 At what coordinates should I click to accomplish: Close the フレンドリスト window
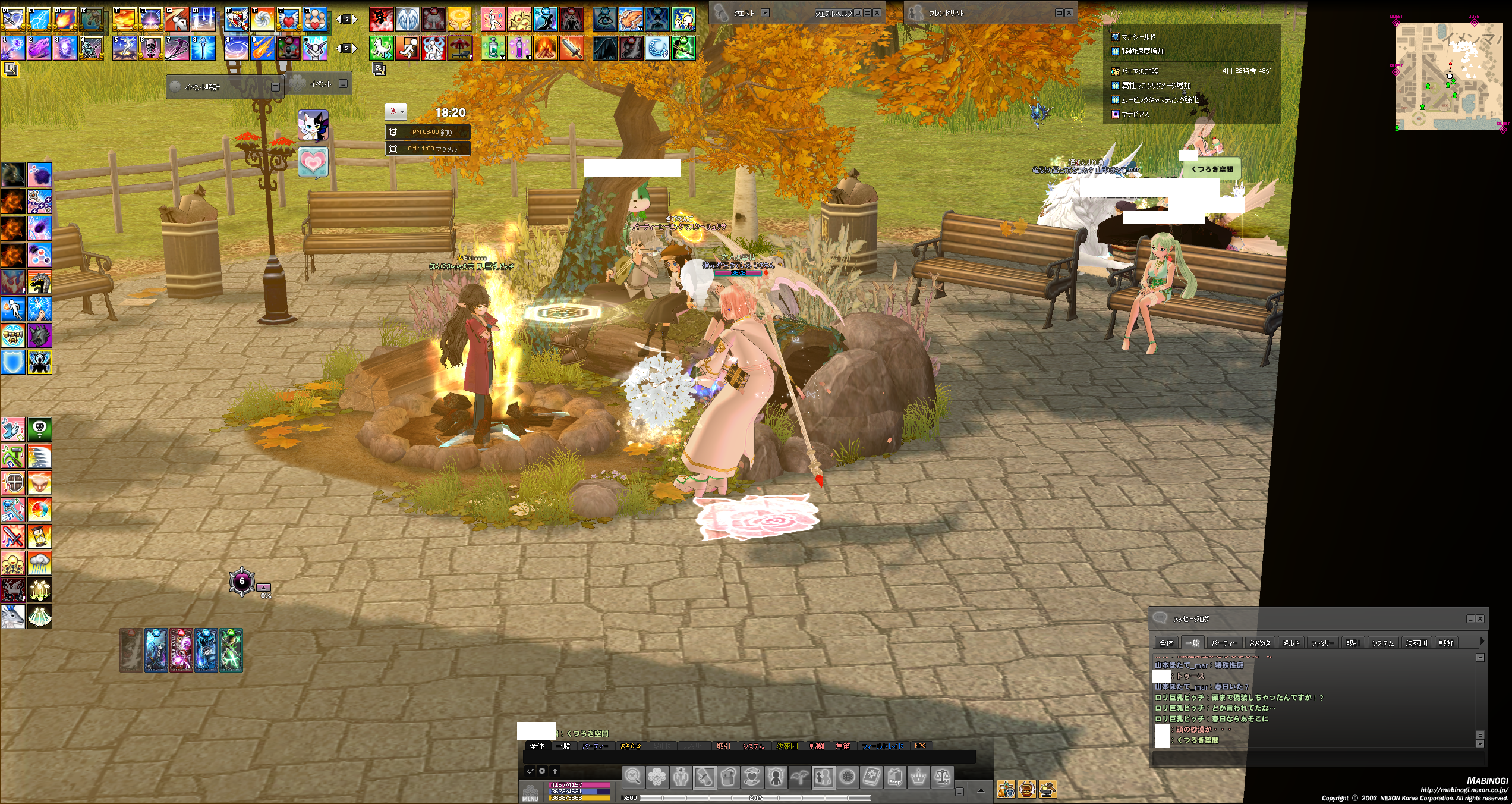pyautogui.click(x=1069, y=12)
